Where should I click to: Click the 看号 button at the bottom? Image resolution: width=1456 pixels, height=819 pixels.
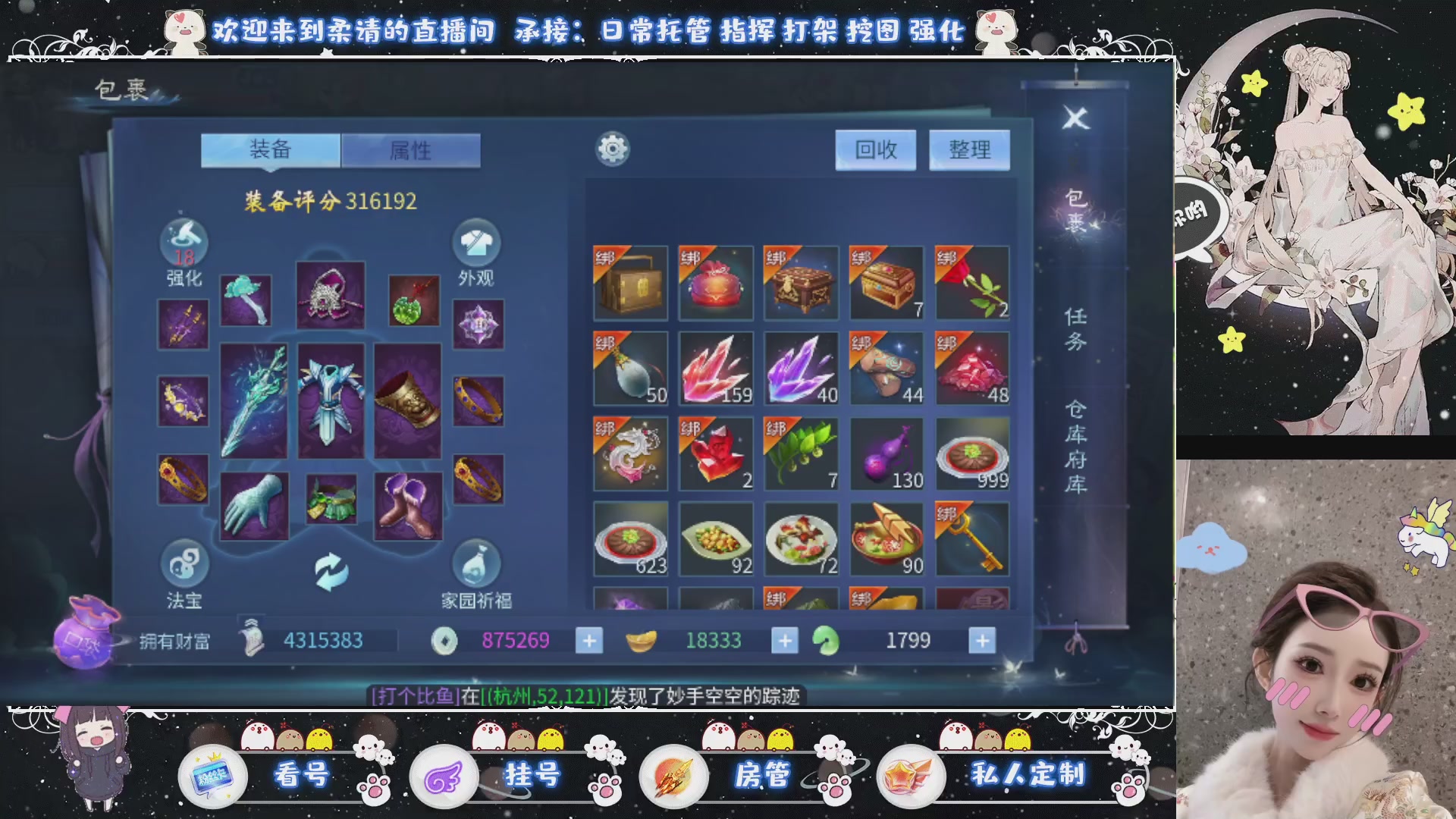[302, 776]
